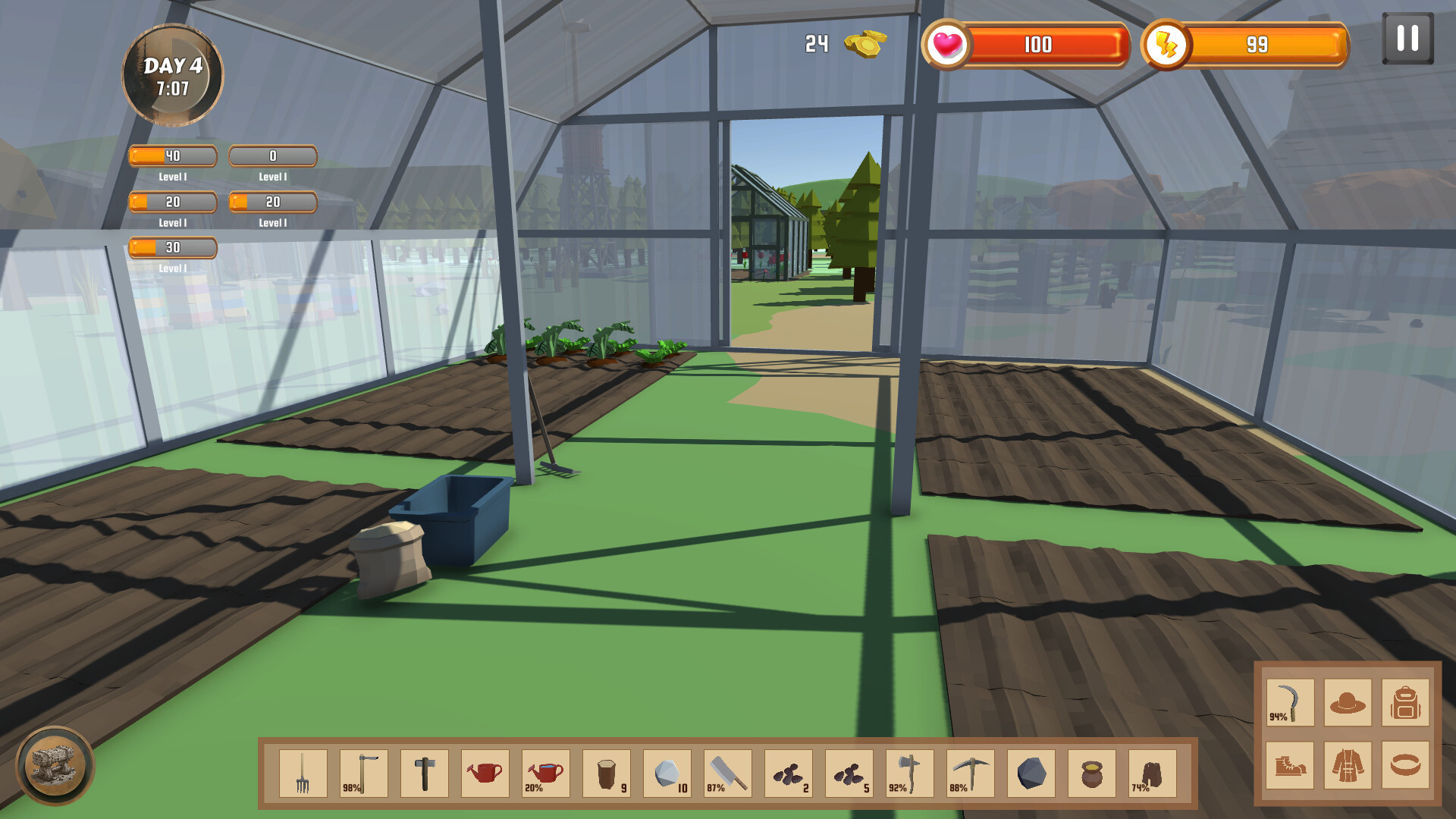Select the pitchfork in the hotbar
This screenshot has height=819, width=1456.
point(302,773)
